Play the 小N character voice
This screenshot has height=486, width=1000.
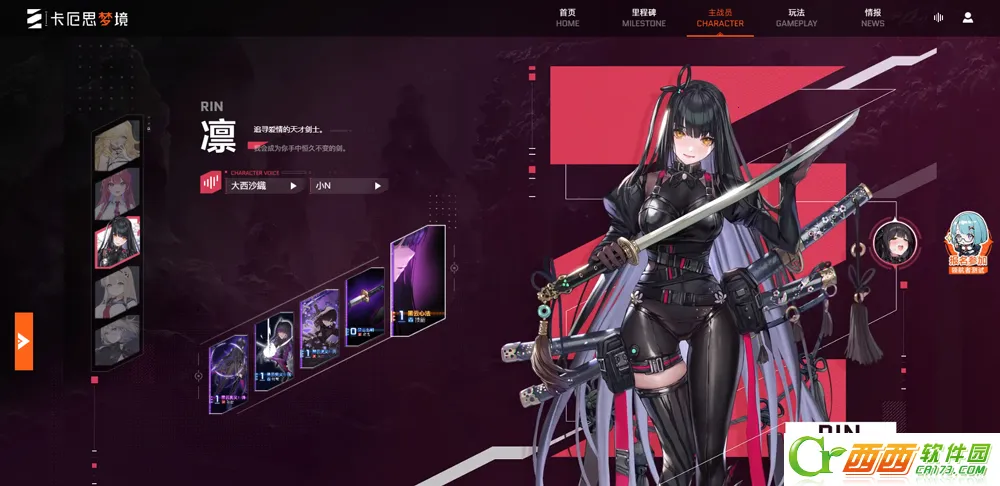(348, 185)
